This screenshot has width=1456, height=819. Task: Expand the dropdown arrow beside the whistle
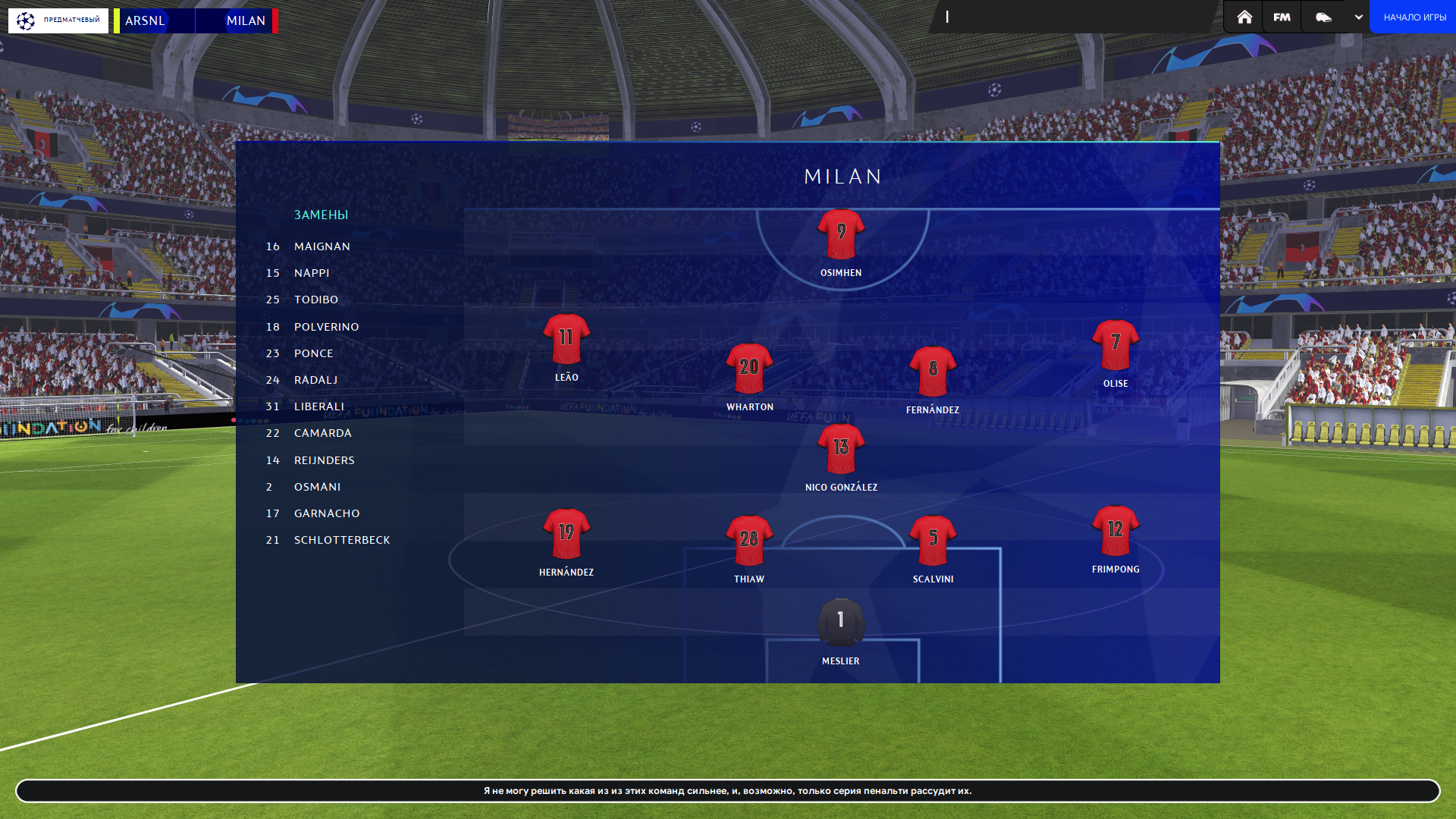pyautogui.click(x=1358, y=17)
